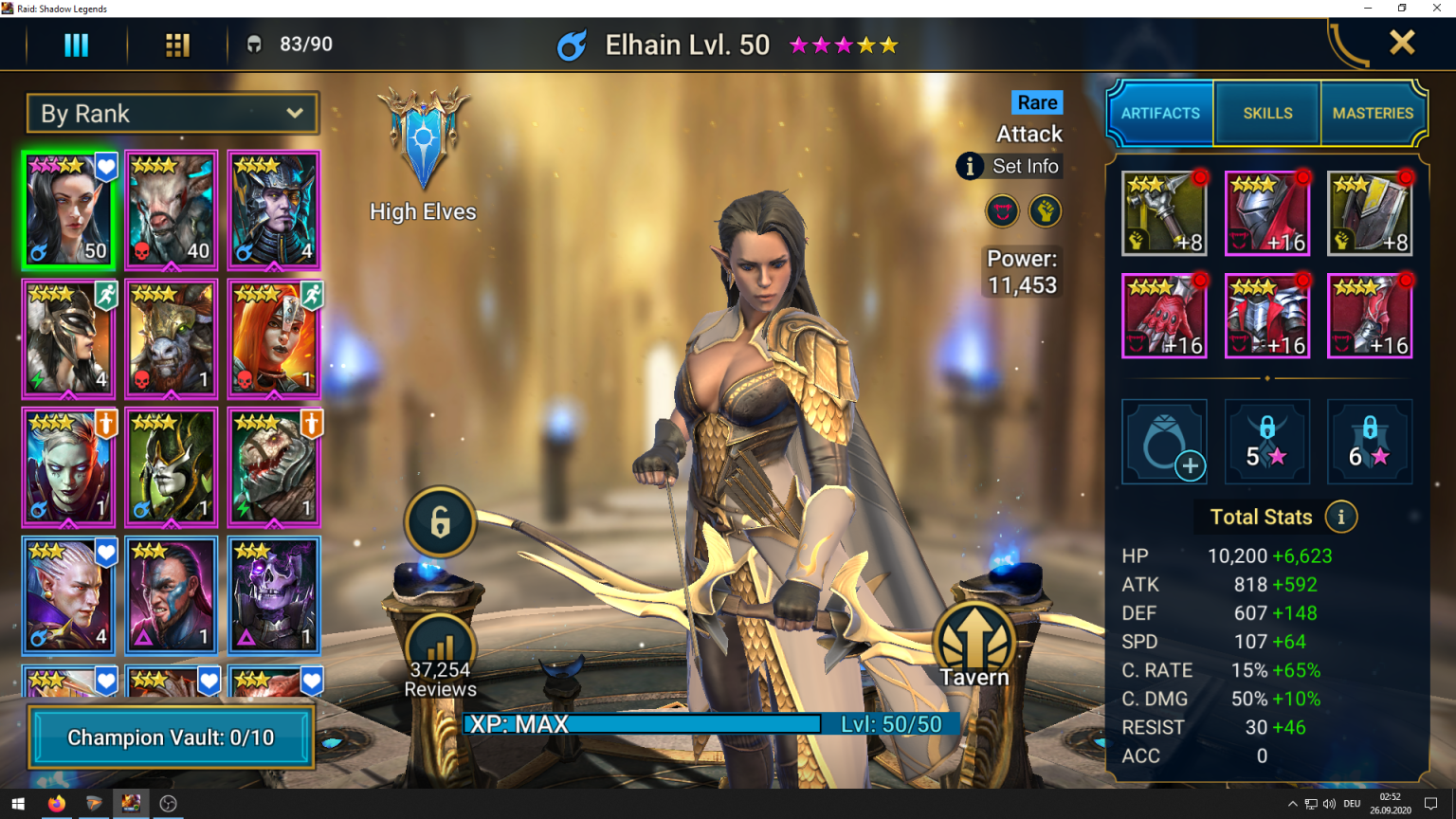Inspect the +8 shield artifact
The image size is (1456, 819).
1369,212
